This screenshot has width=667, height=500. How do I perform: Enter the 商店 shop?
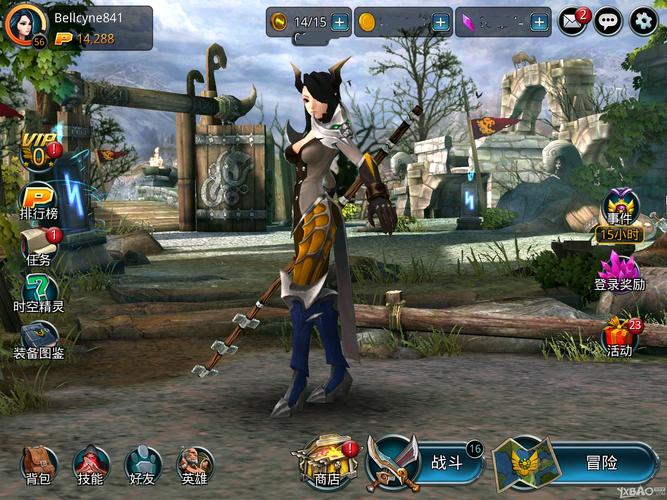coord(321,462)
